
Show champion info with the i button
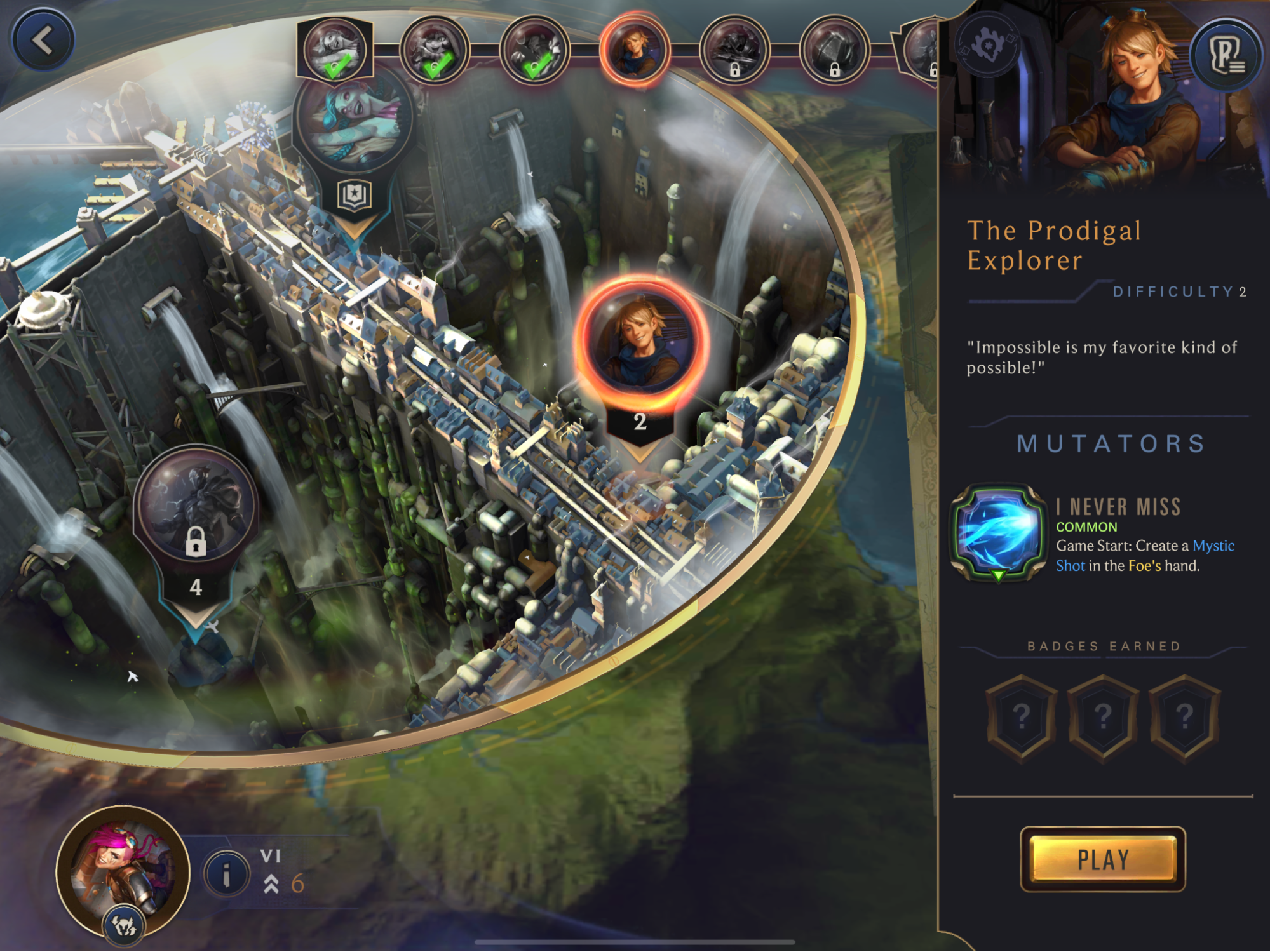tap(226, 874)
